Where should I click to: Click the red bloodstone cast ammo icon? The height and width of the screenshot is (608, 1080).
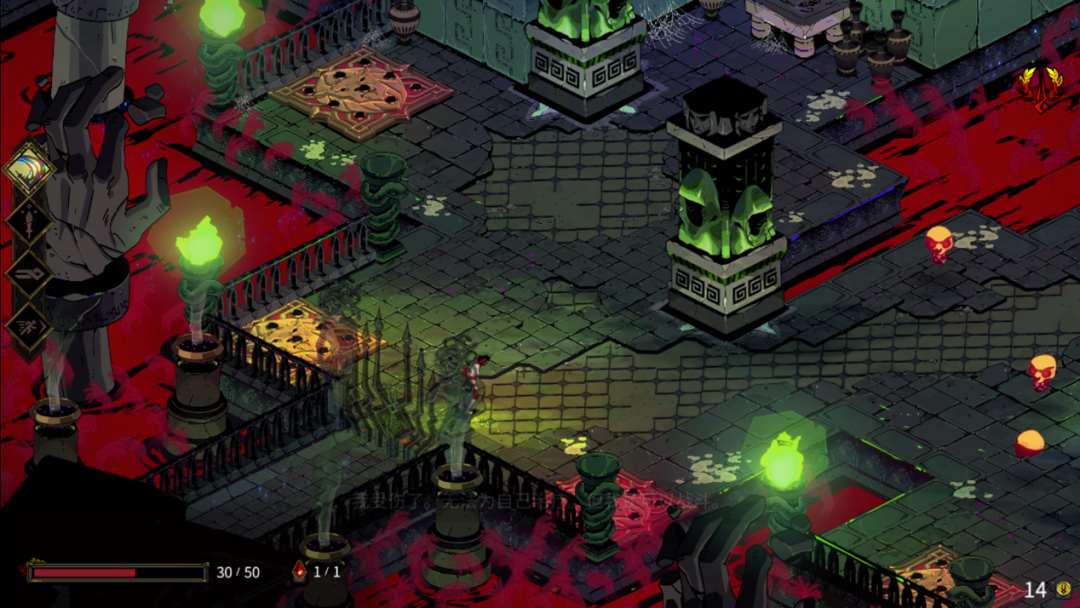tap(298, 572)
